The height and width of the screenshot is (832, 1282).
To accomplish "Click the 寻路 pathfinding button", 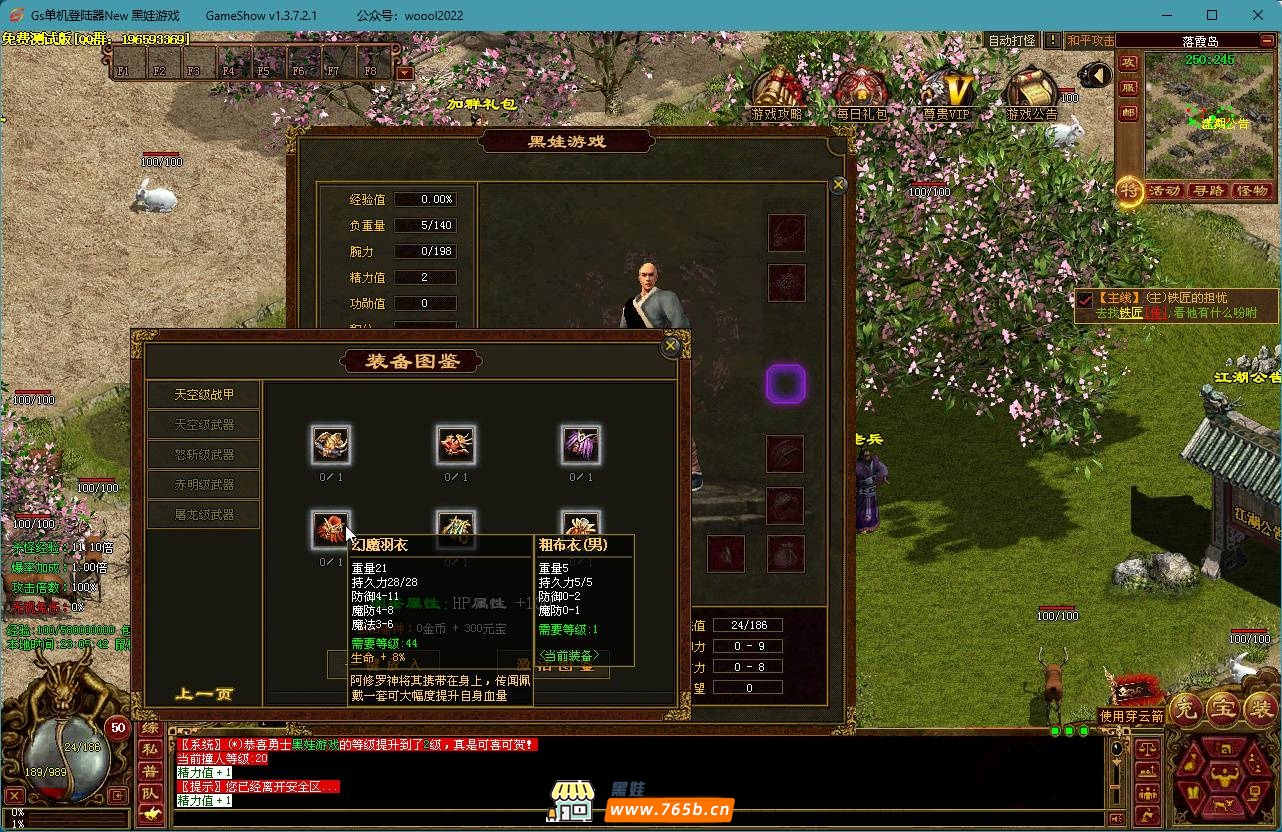I will tap(1208, 190).
